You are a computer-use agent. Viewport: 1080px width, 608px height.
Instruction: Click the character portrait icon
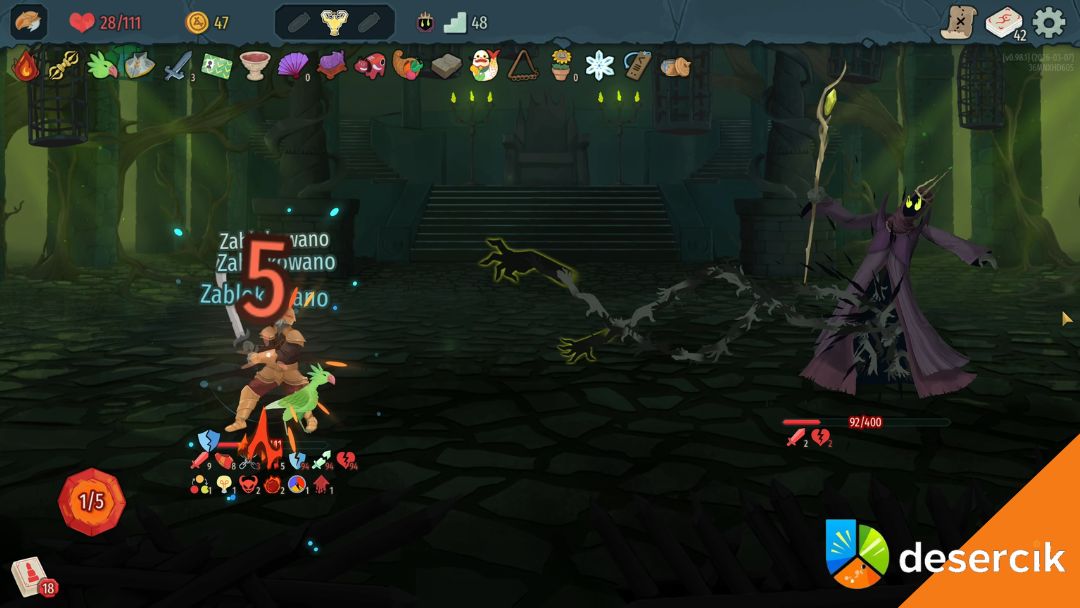tap(28, 22)
